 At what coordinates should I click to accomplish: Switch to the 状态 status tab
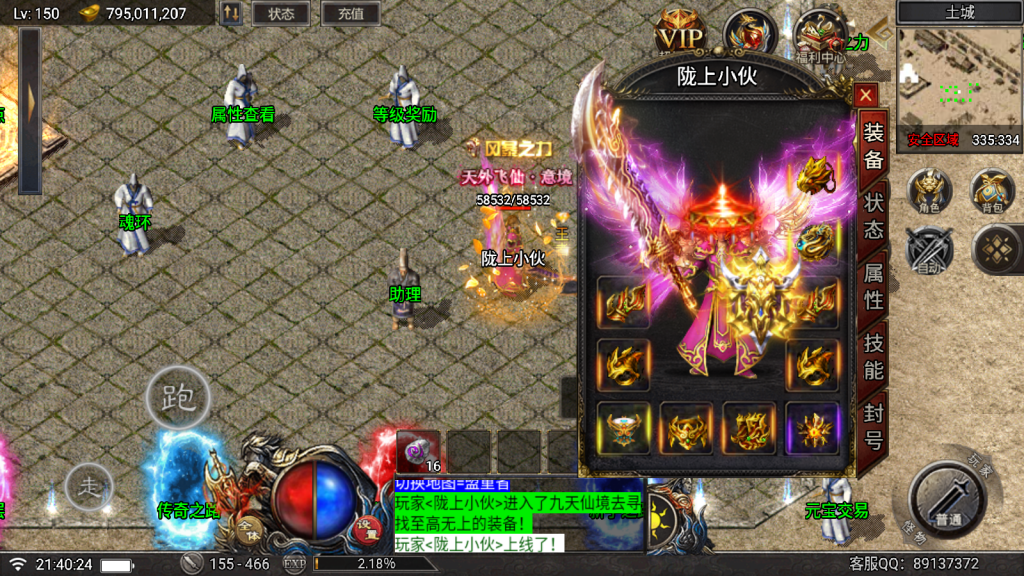coord(873,215)
